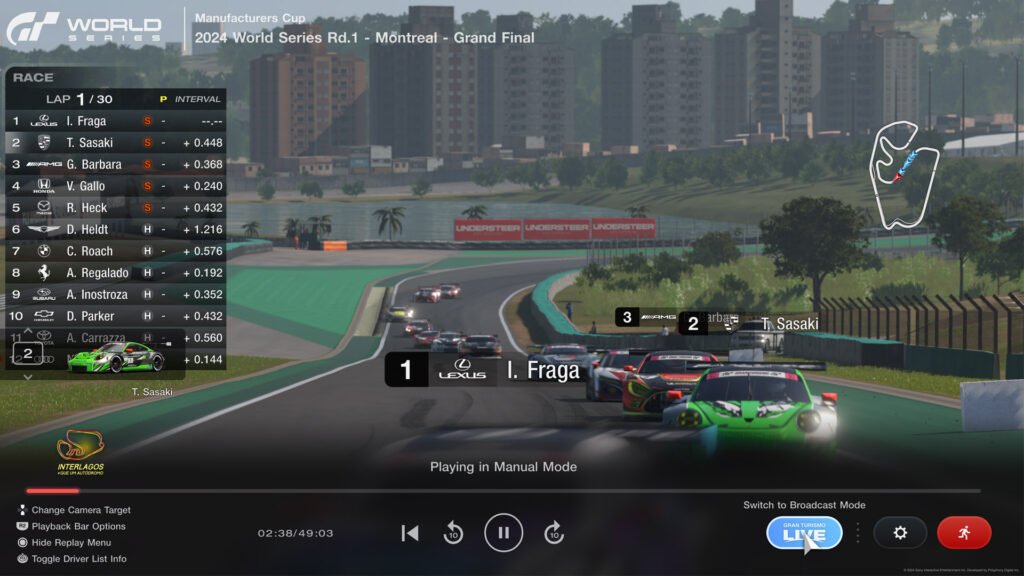Screen dimensions: 1024x576
Task: Select R. Heck's standings row
Action: click(115, 208)
